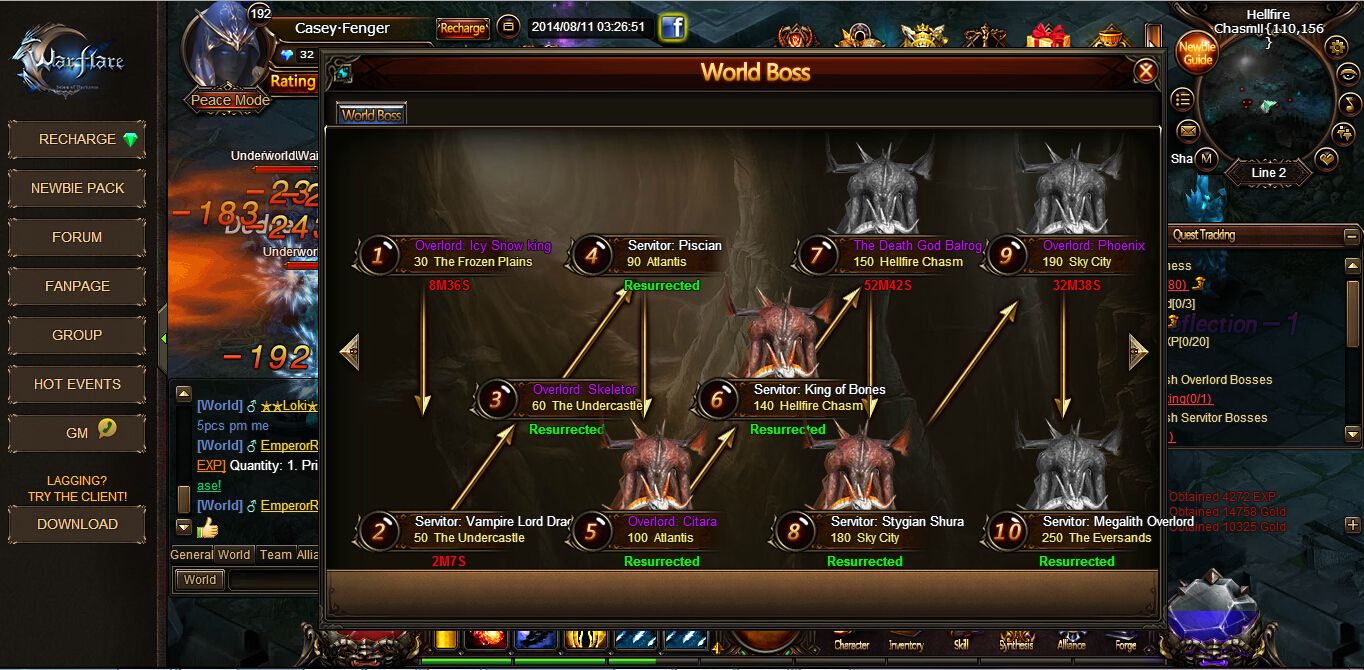
Task: Close the World Boss window
Action: 1146,71
